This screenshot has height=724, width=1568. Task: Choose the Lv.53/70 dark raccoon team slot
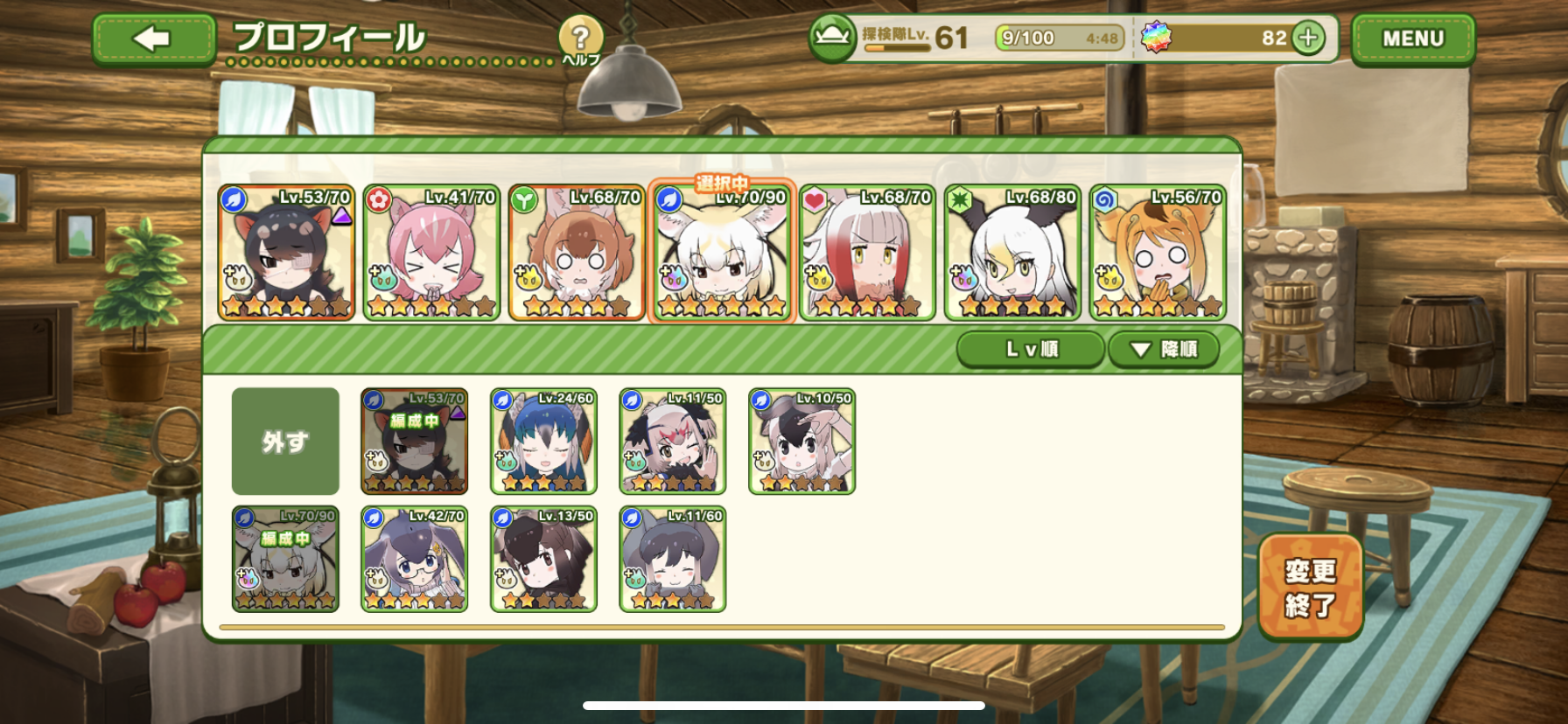click(286, 253)
